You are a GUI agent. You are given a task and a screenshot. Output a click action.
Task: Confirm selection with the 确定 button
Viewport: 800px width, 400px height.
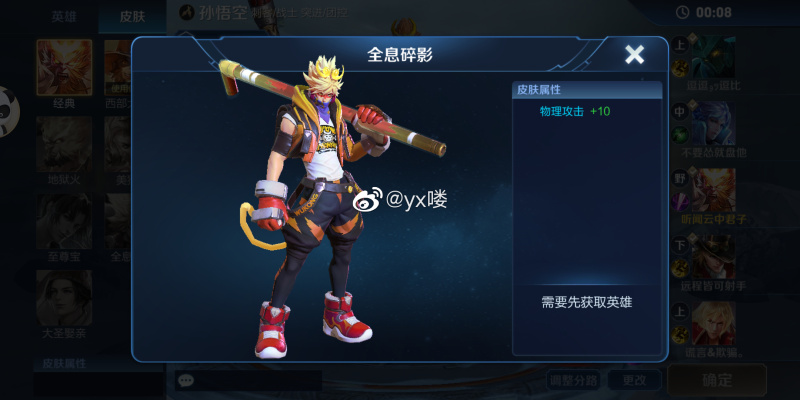coord(717,380)
